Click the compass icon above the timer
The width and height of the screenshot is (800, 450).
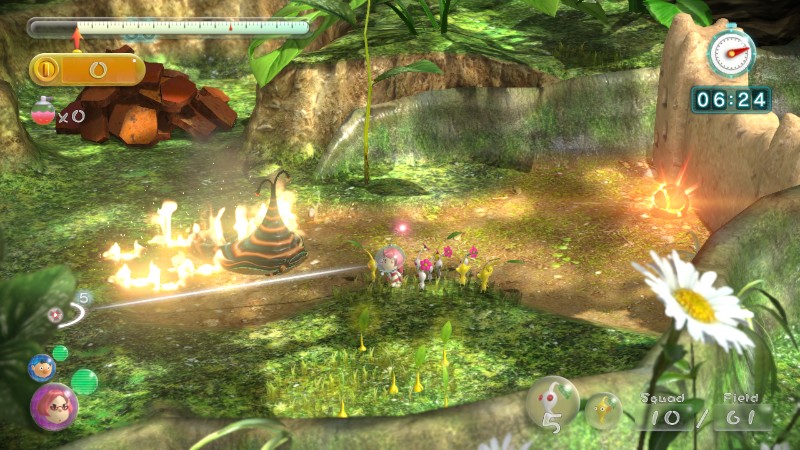pos(731,51)
